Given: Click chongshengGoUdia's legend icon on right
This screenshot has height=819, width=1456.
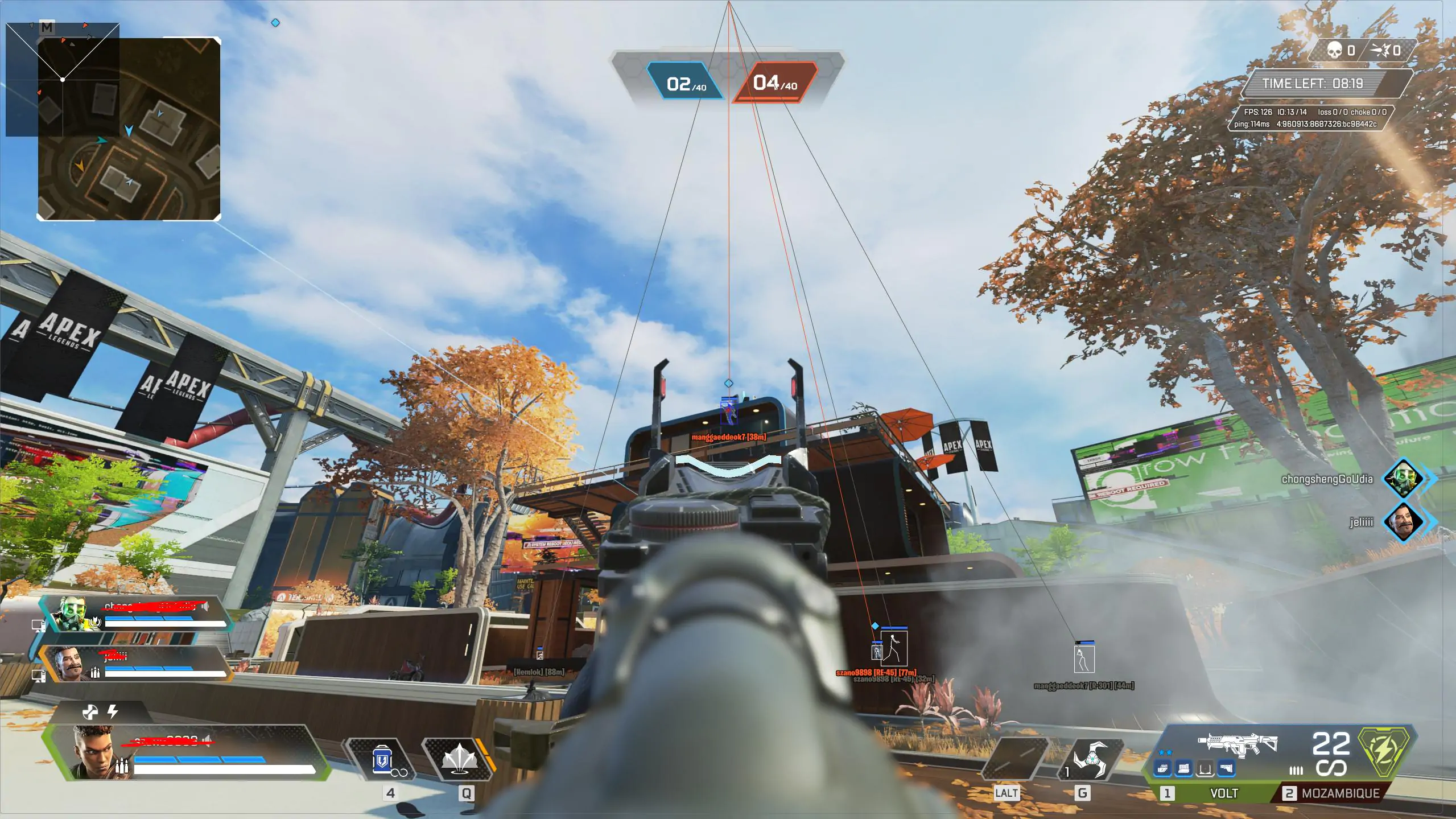Looking at the screenshot, I should pyautogui.click(x=1403, y=479).
